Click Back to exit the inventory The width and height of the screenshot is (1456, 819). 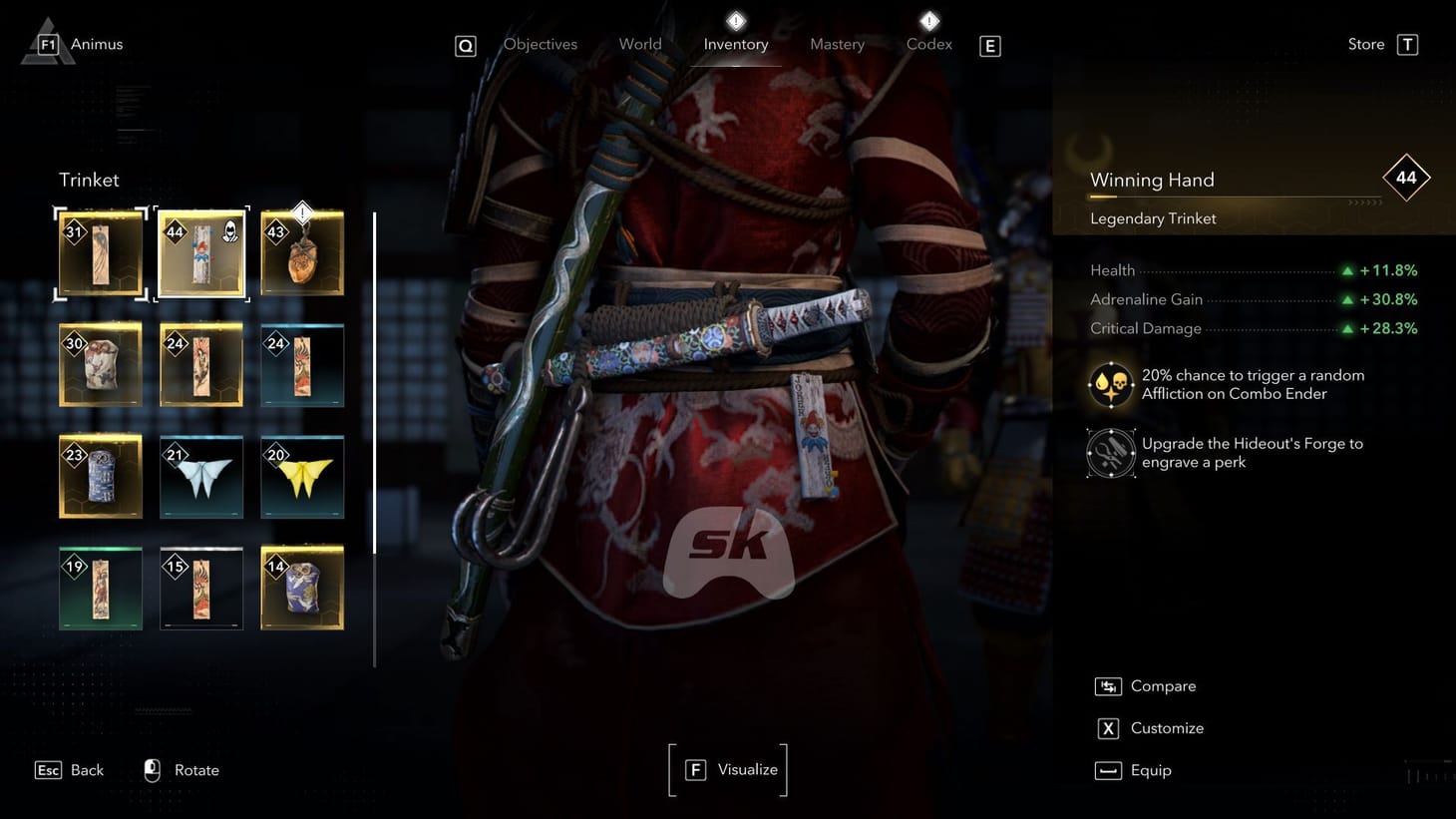[69, 769]
